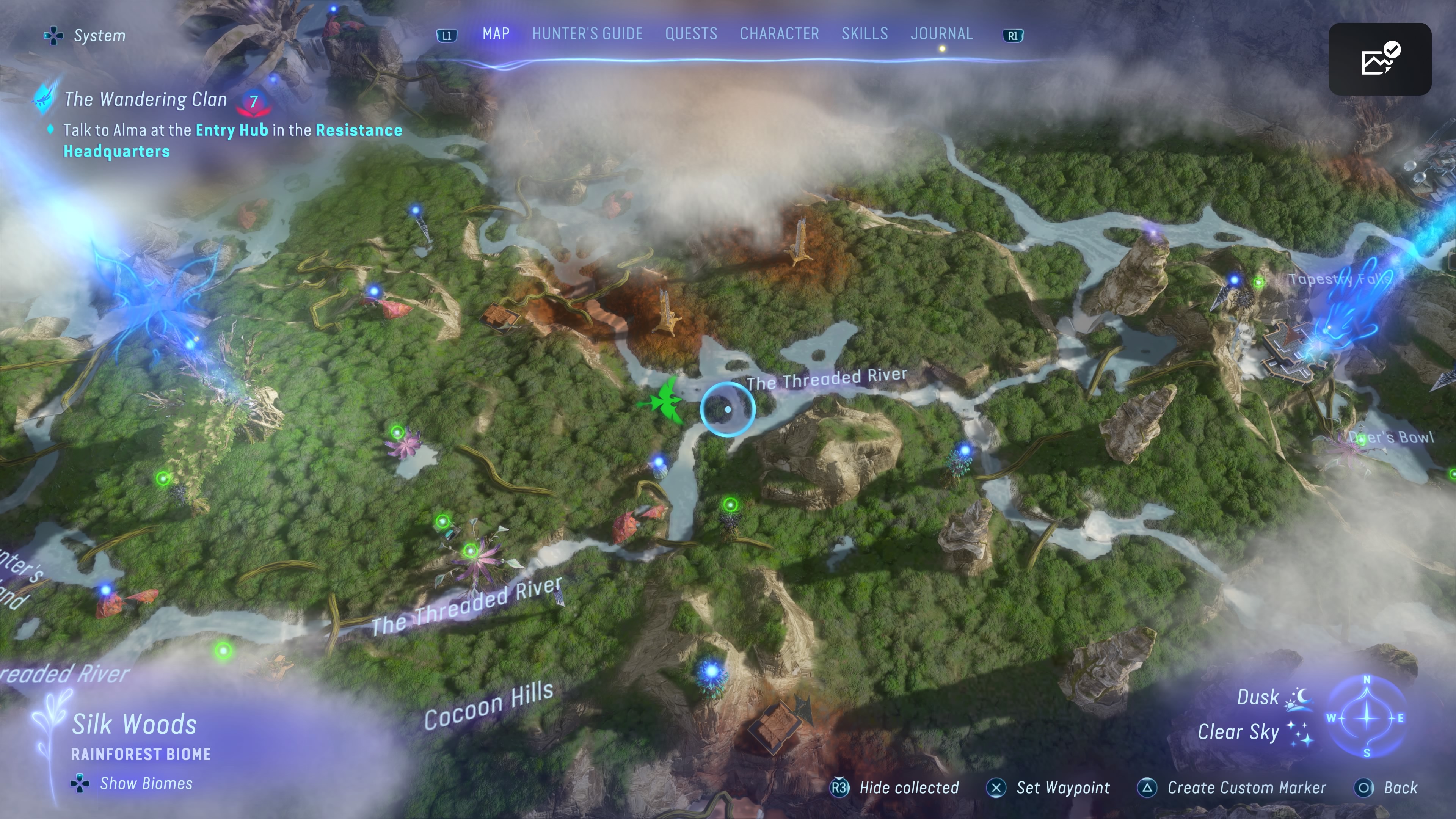Select the Cocoon Hills map label
Screen dimensions: 1456x819
click(x=488, y=705)
